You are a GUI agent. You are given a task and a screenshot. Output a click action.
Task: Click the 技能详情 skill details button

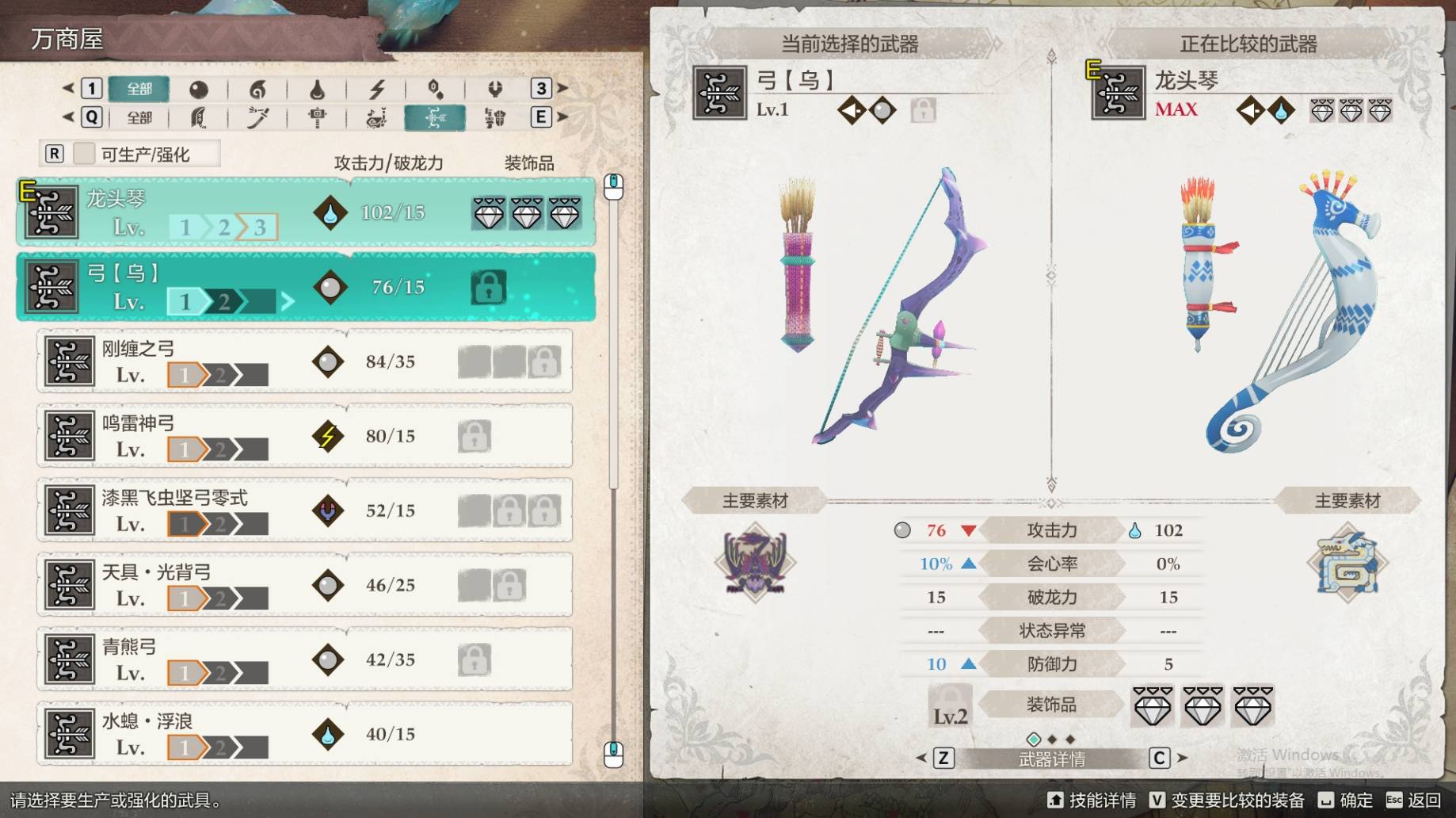1092,801
